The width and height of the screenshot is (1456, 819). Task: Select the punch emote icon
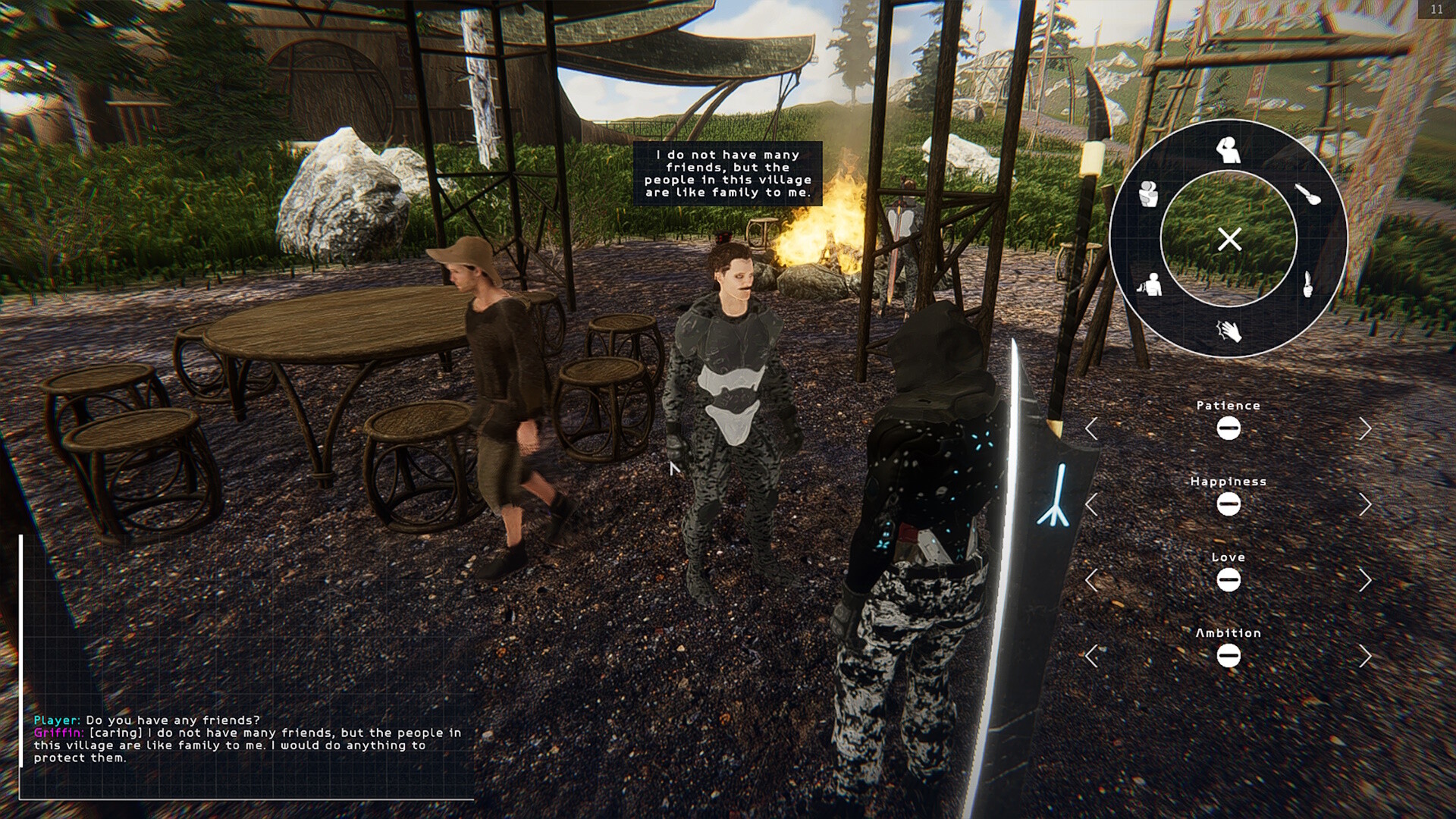tap(1151, 286)
